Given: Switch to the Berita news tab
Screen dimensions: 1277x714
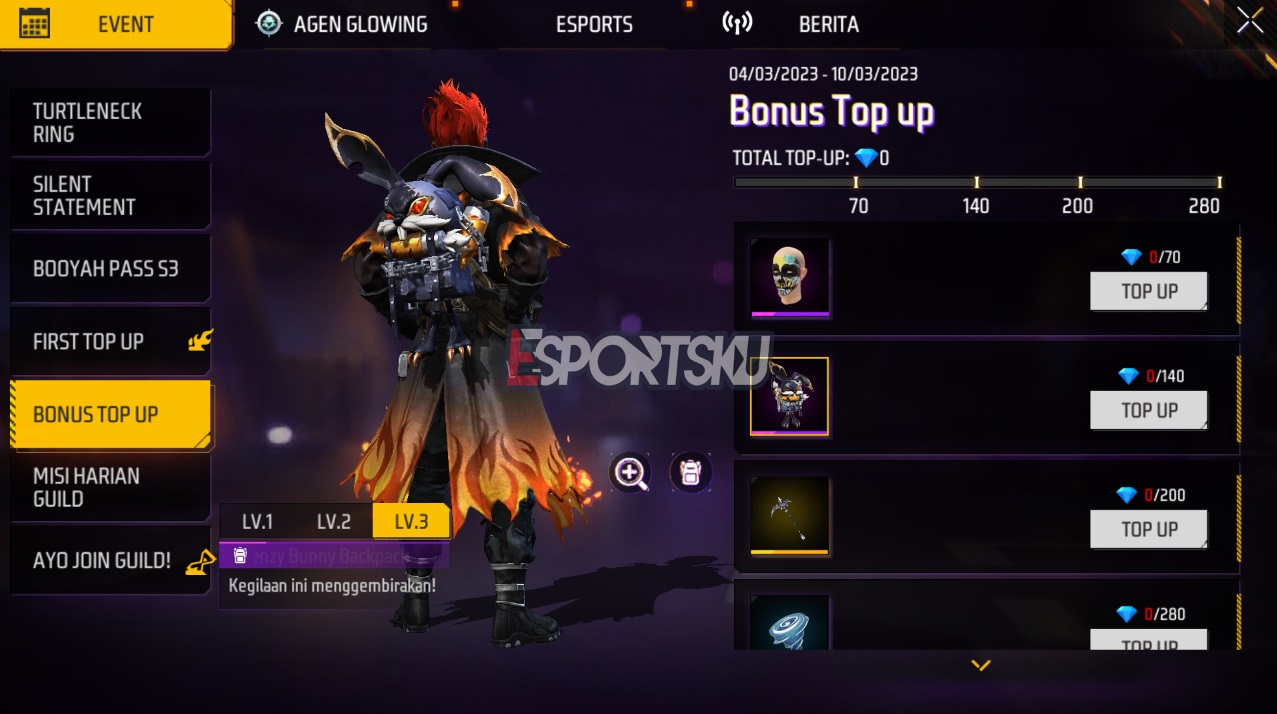Looking at the screenshot, I should point(828,24).
